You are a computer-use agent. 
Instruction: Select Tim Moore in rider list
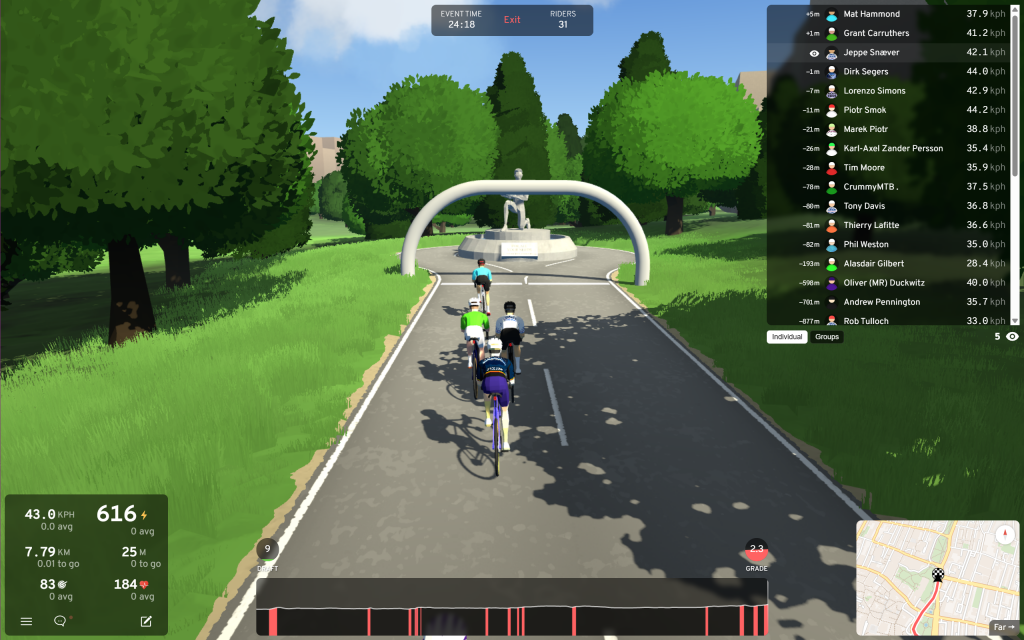coord(864,168)
